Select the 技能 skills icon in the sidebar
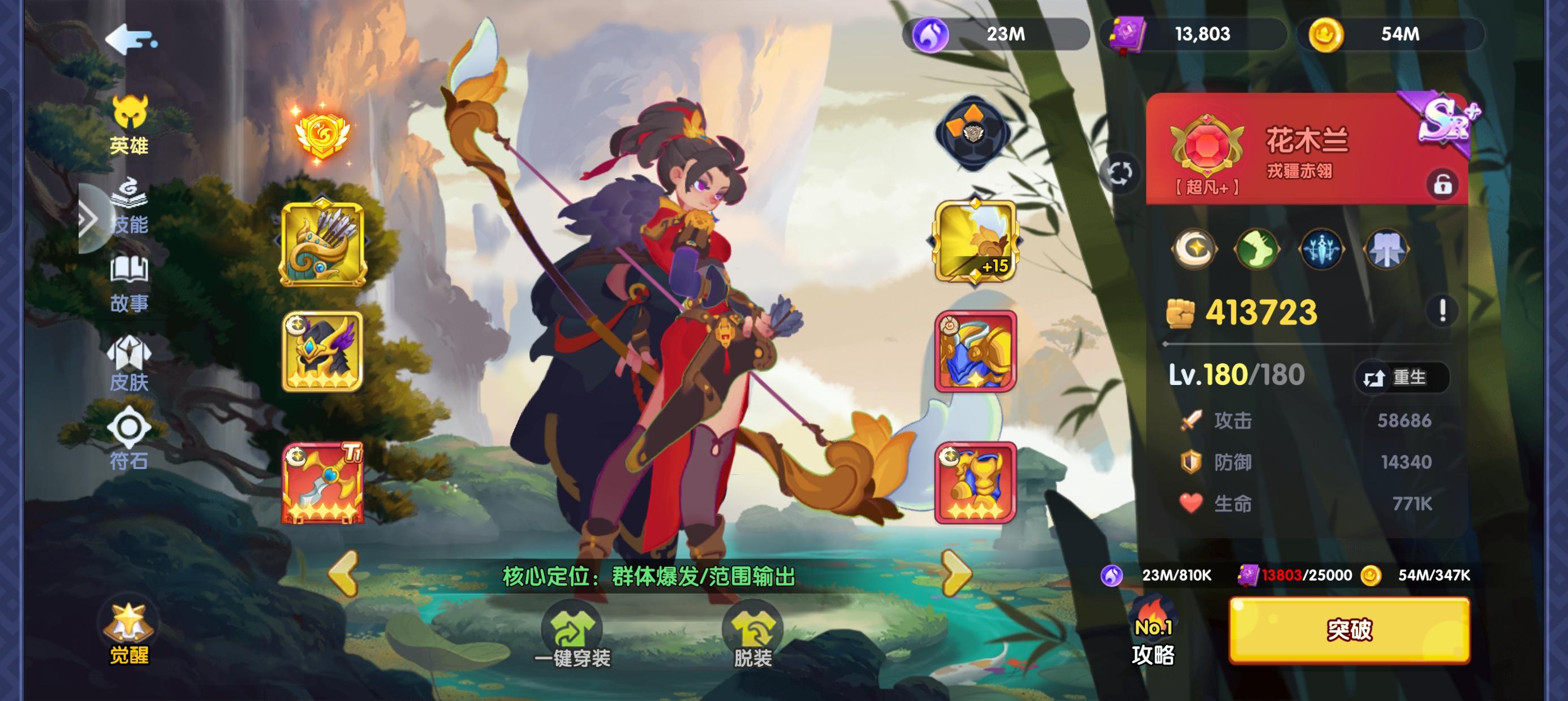The height and width of the screenshot is (701, 1568). (x=128, y=209)
